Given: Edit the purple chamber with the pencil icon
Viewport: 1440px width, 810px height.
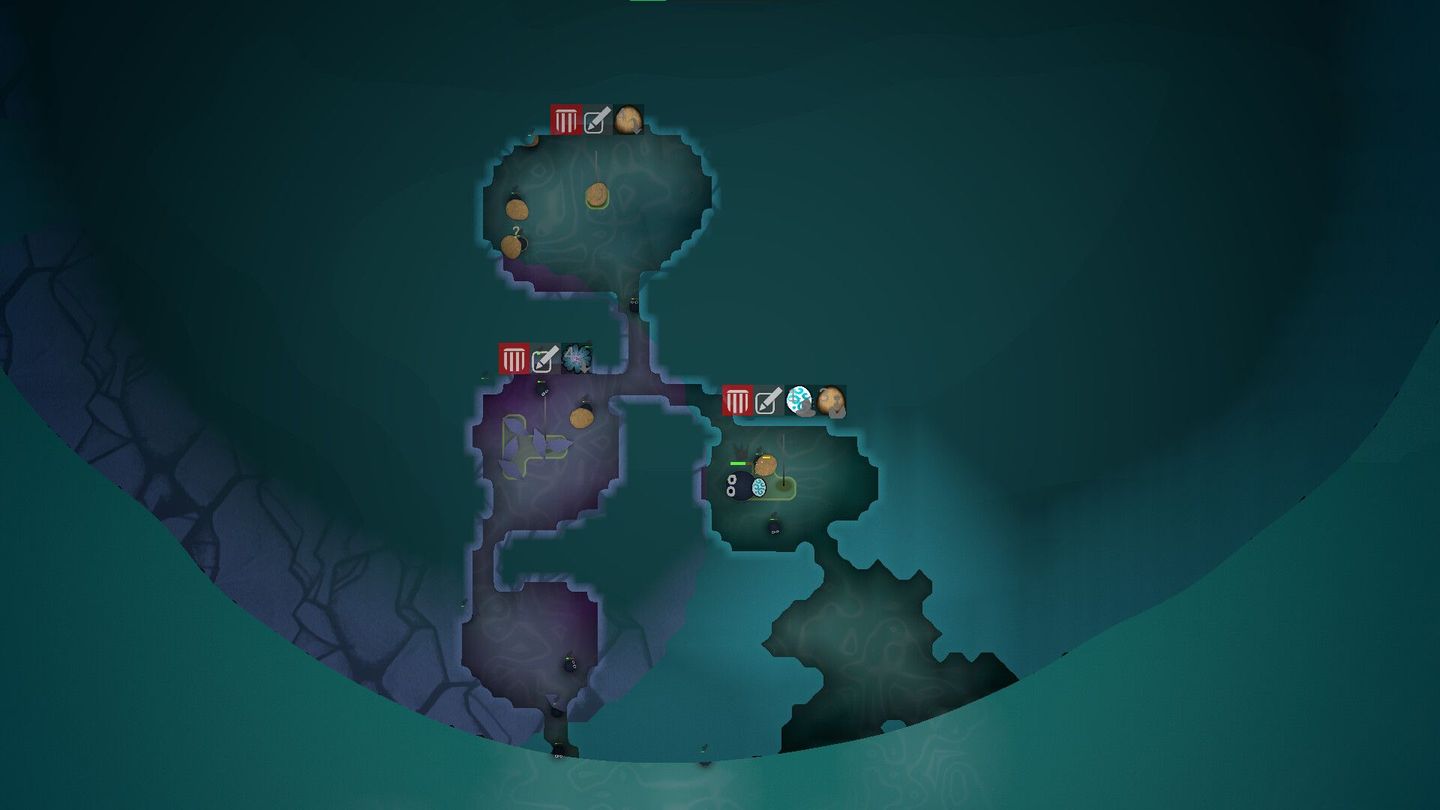Looking at the screenshot, I should pos(541,358).
